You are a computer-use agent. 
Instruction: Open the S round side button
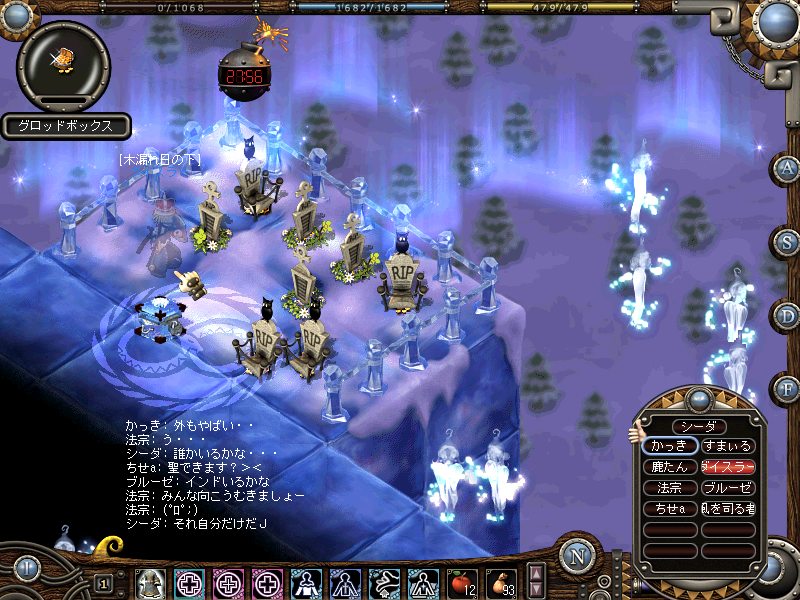coord(786,242)
